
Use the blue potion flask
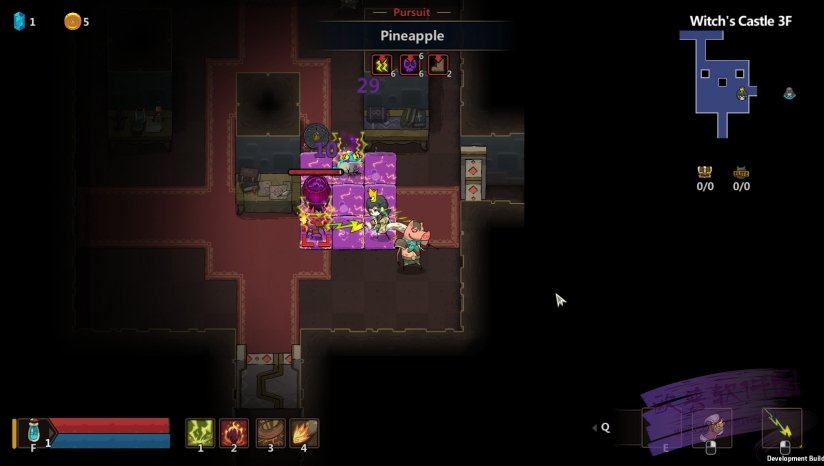pos(33,432)
